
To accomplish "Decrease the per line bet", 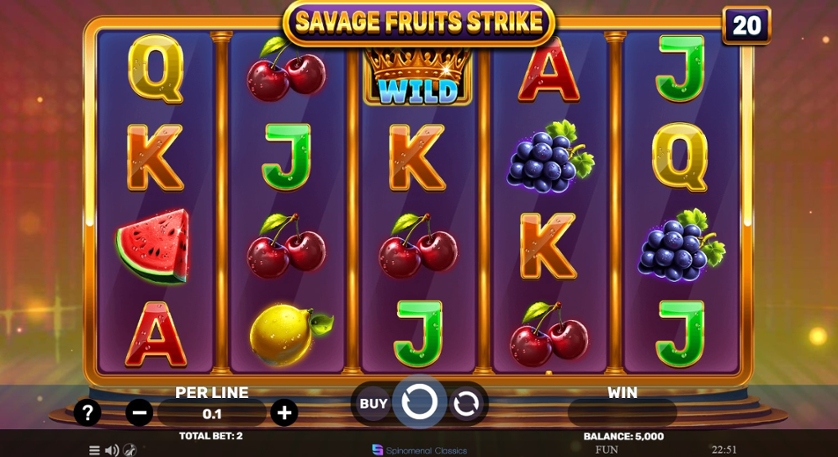I will [139, 412].
